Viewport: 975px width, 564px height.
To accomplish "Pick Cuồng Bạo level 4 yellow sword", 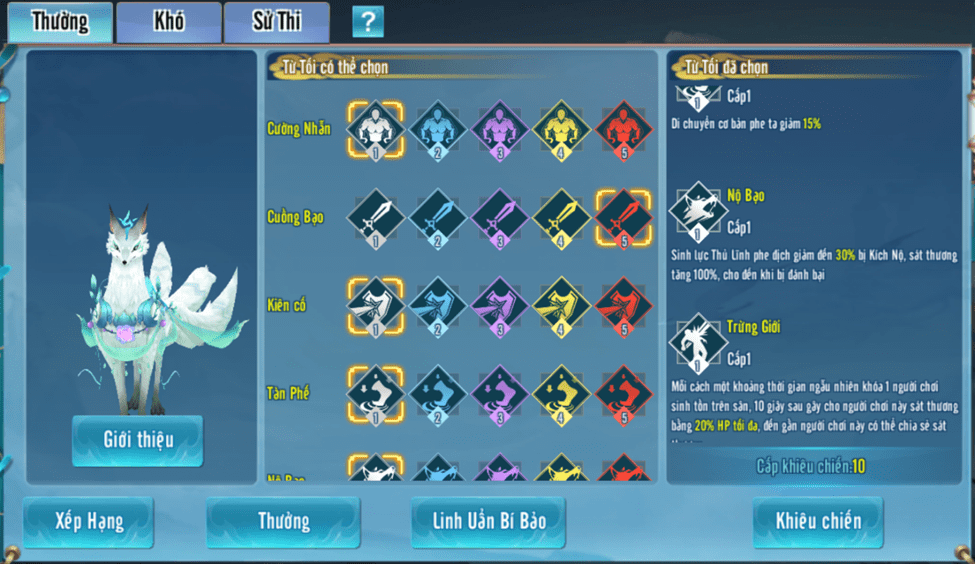I will pos(561,217).
